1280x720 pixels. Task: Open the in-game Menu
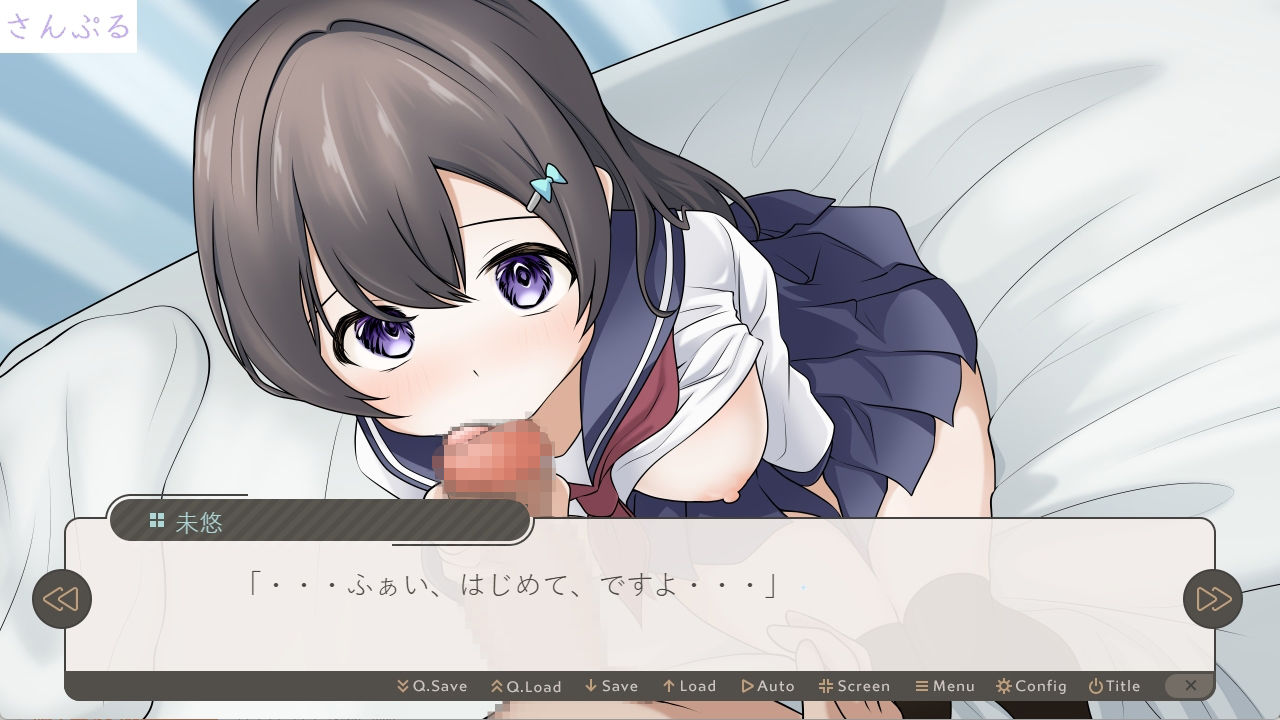point(946,686)
